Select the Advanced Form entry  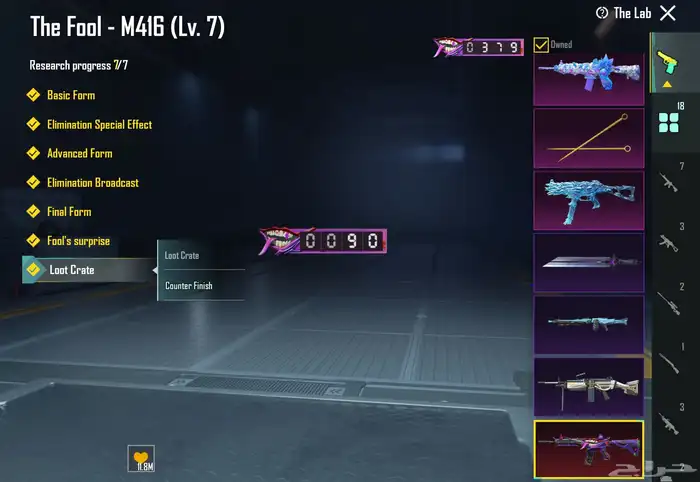(79, 154)
